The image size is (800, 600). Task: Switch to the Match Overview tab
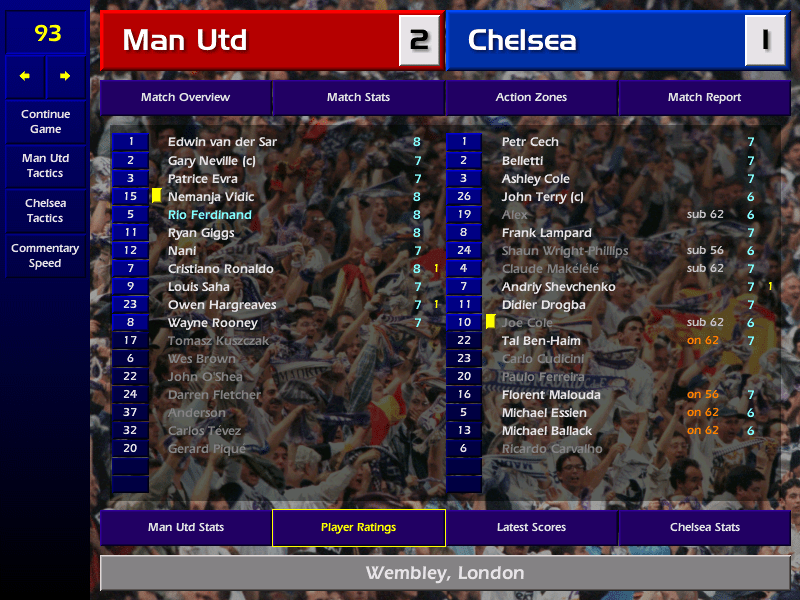point(185,97)
